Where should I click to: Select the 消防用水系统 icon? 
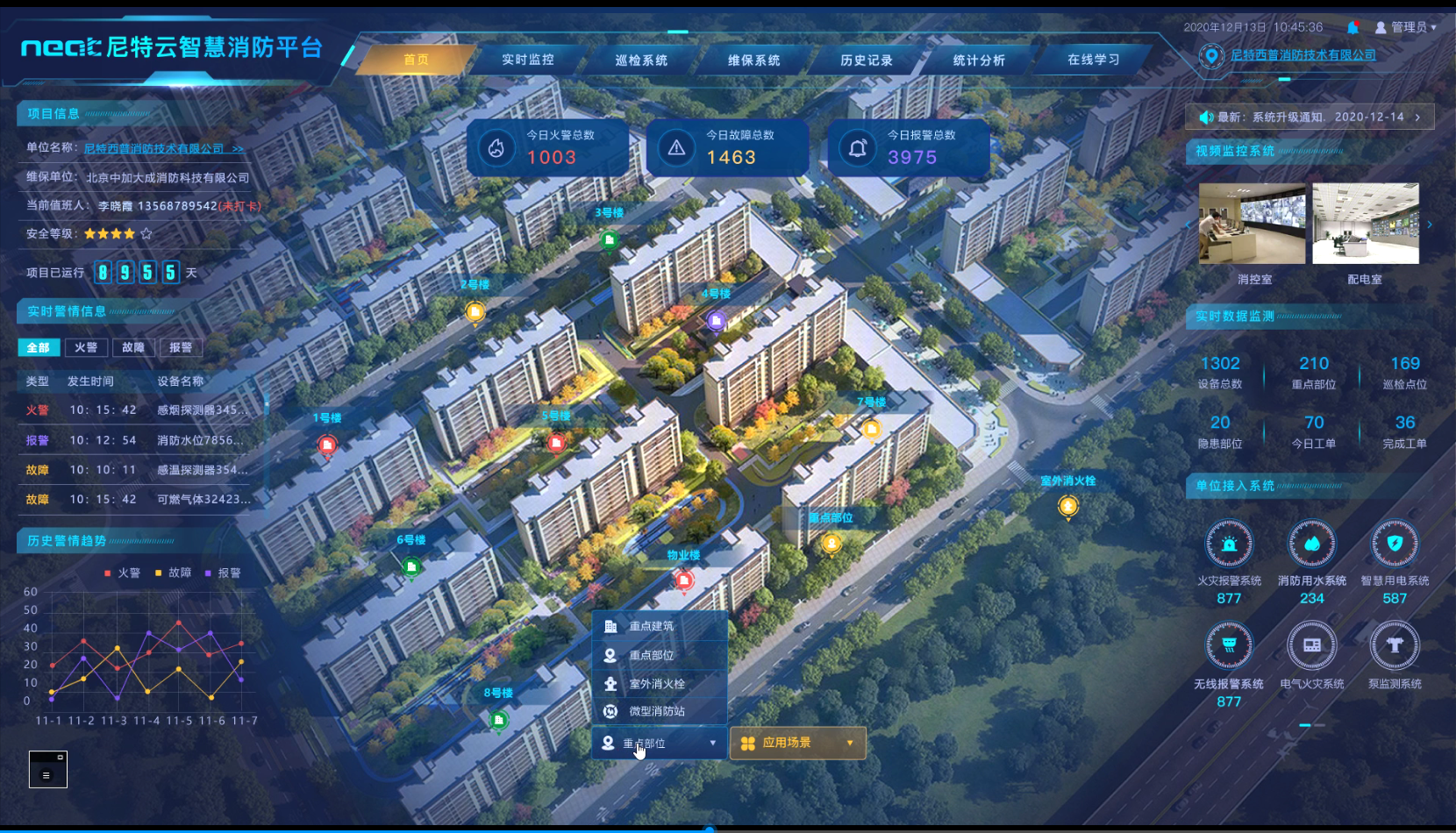pyautogui.click(x=1311, y=545)
